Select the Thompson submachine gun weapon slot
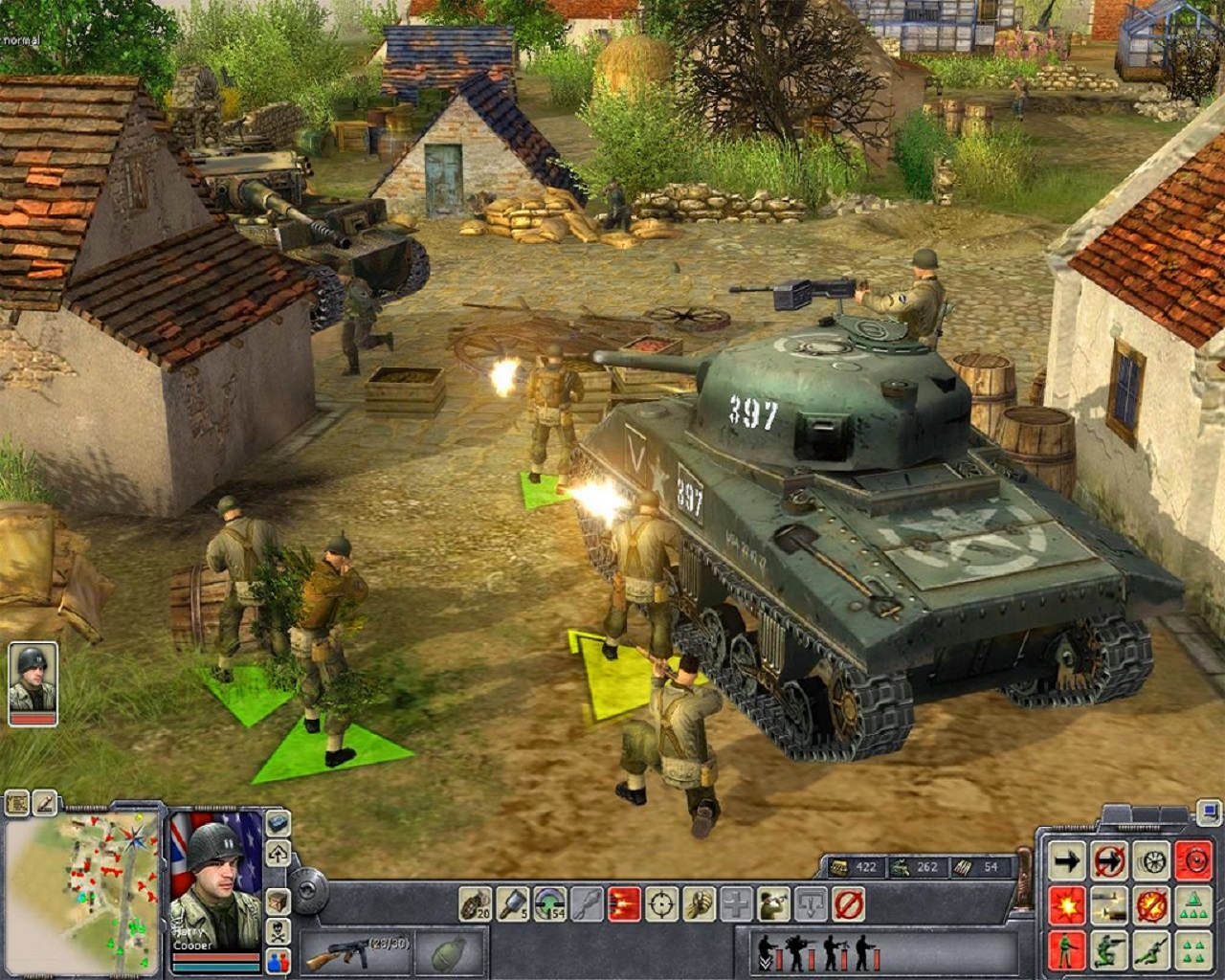This screenshot has height=980, width=1225. click(x=355, y=952)
